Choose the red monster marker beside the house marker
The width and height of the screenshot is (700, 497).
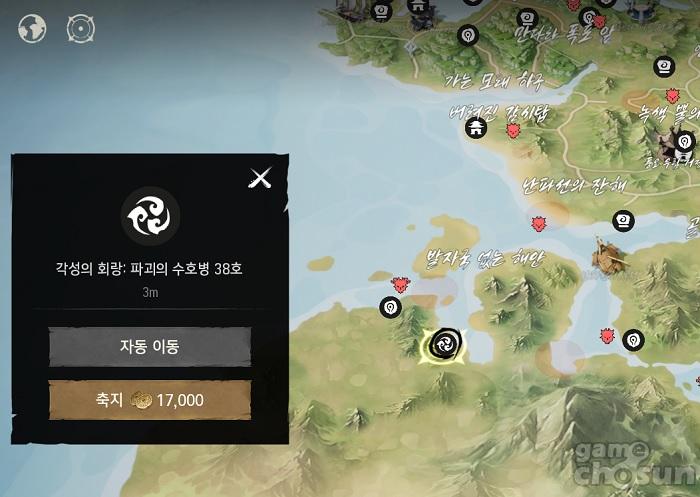pyautogui.click(x=514, y=130)
